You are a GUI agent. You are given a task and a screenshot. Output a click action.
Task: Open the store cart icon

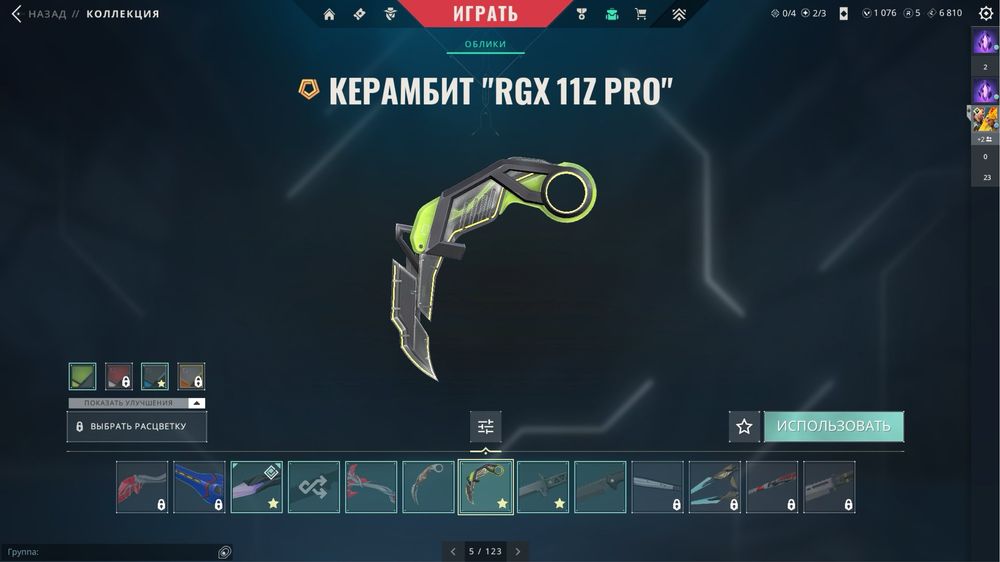click(641, 14)
